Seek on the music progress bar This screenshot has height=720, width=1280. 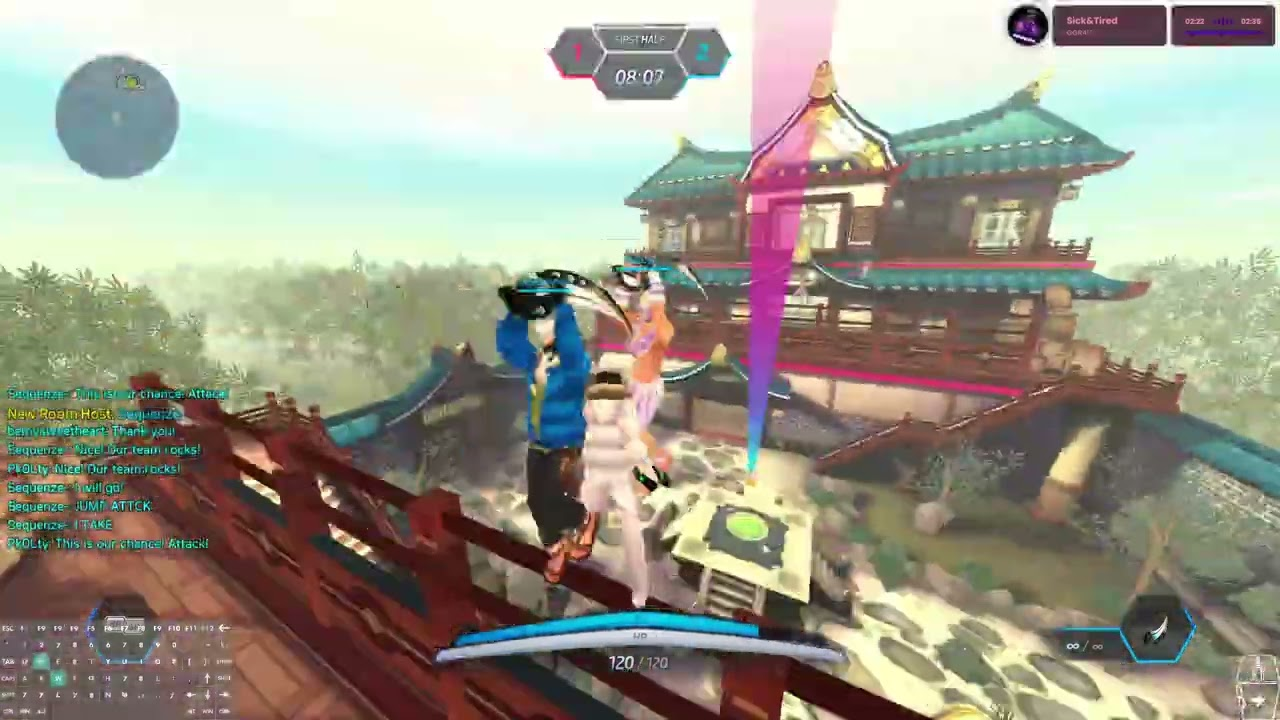tap(1222, 33)
